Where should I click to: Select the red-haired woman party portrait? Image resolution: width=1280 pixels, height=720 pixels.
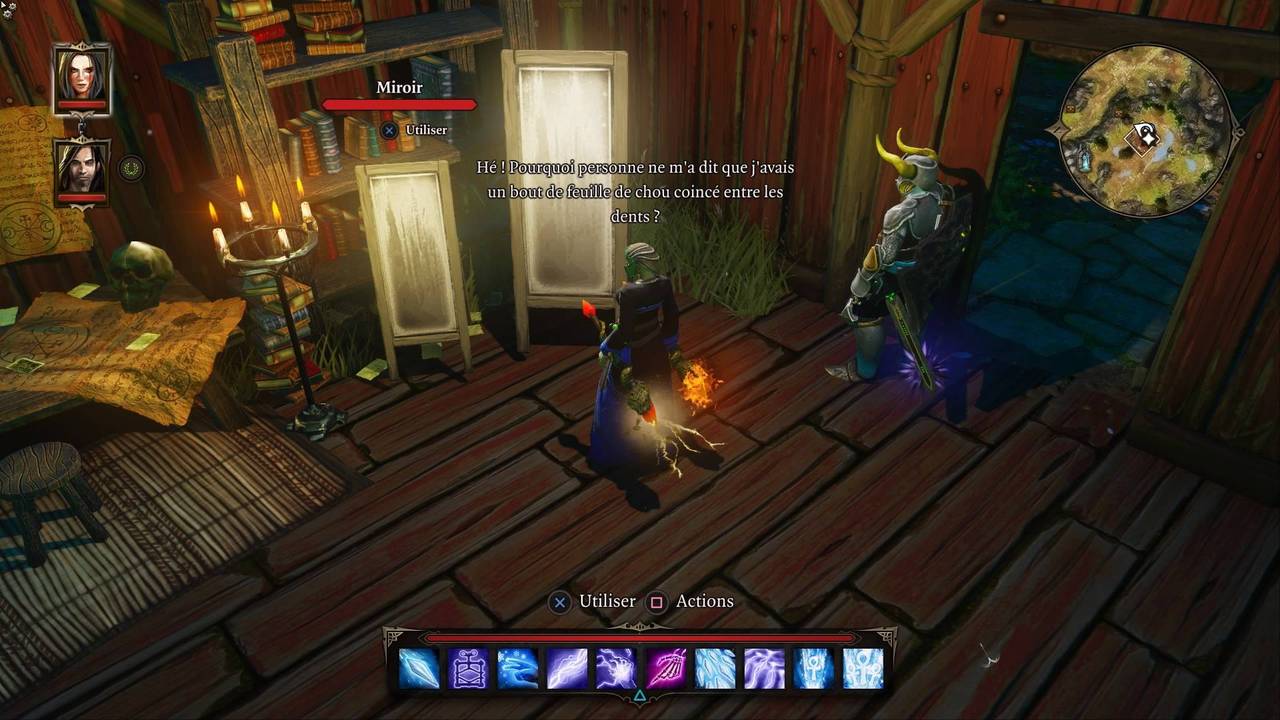point(82,77)
